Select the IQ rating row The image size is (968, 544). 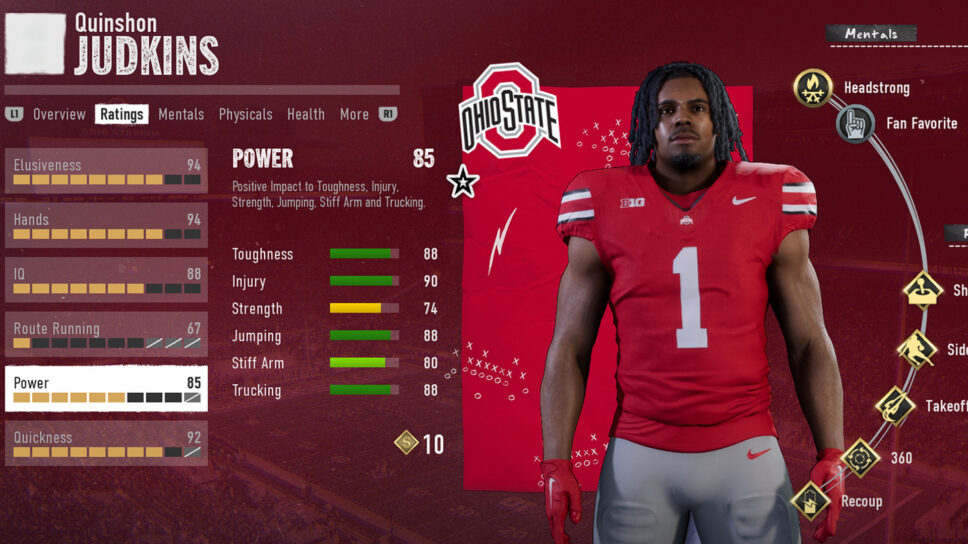coord(106,280)
